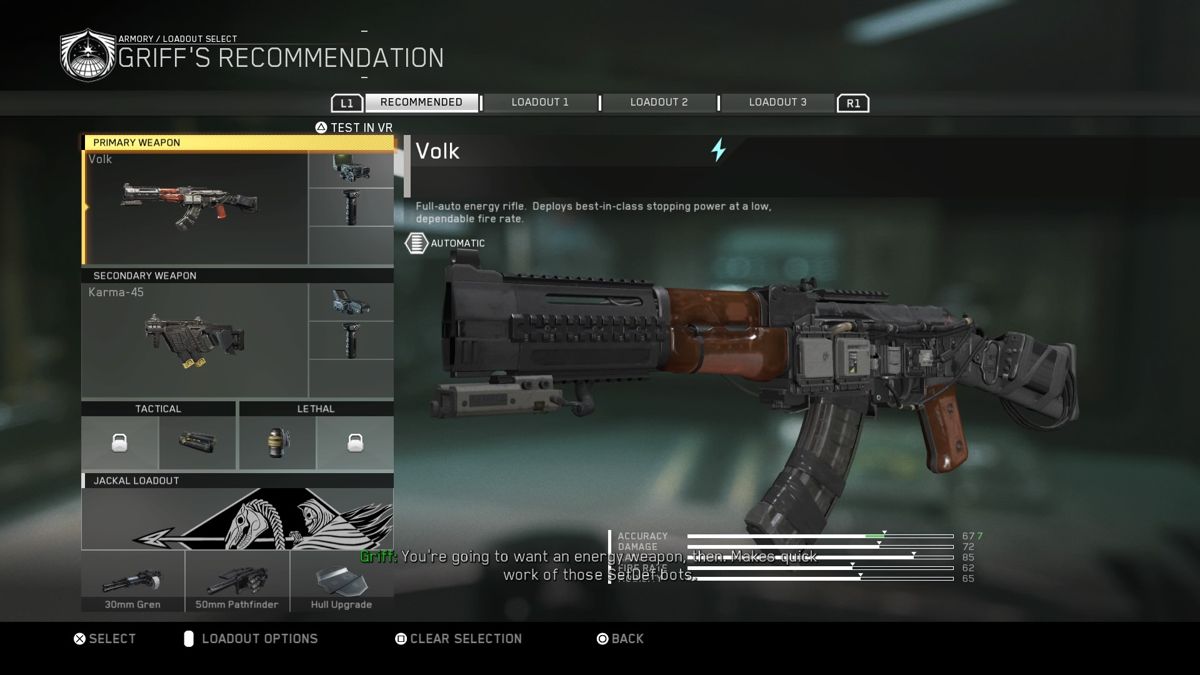Open the Hull Upgrade slot
Viewport: 1200px width, 675px height.
[x=342, y=581]
